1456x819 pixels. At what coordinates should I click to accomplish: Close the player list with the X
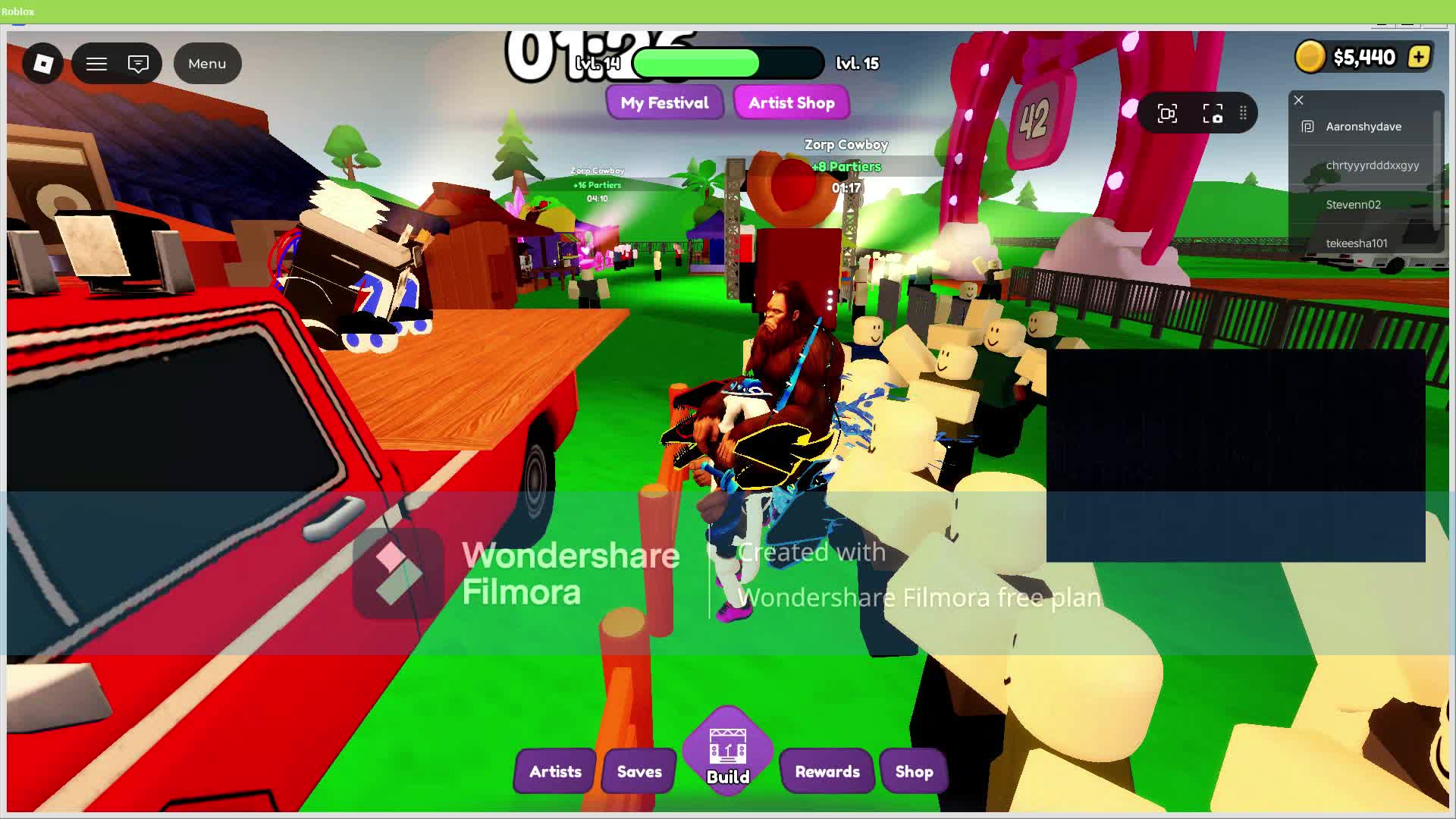click(1298, 100)
